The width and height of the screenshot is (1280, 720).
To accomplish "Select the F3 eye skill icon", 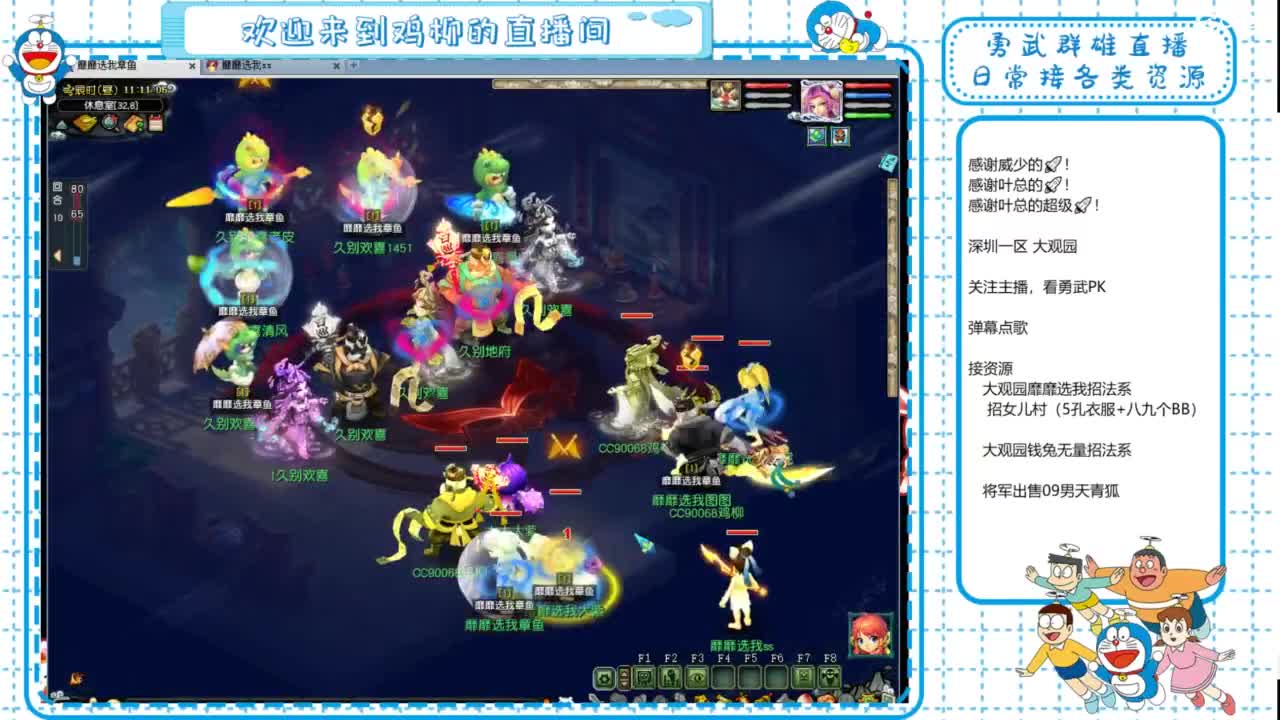I will 696,676.
